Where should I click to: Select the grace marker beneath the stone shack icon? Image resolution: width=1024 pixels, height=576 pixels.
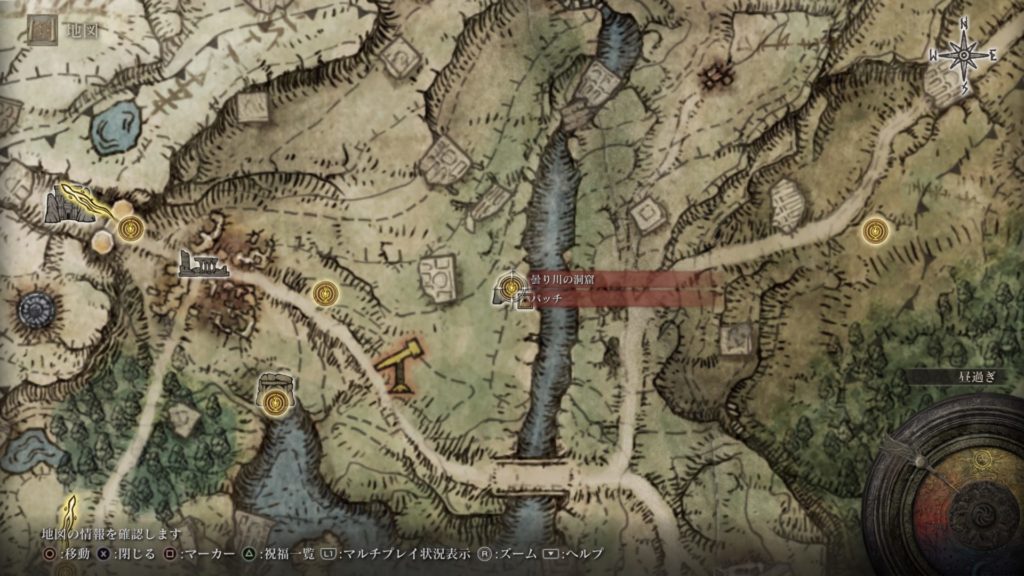(275, 402)
